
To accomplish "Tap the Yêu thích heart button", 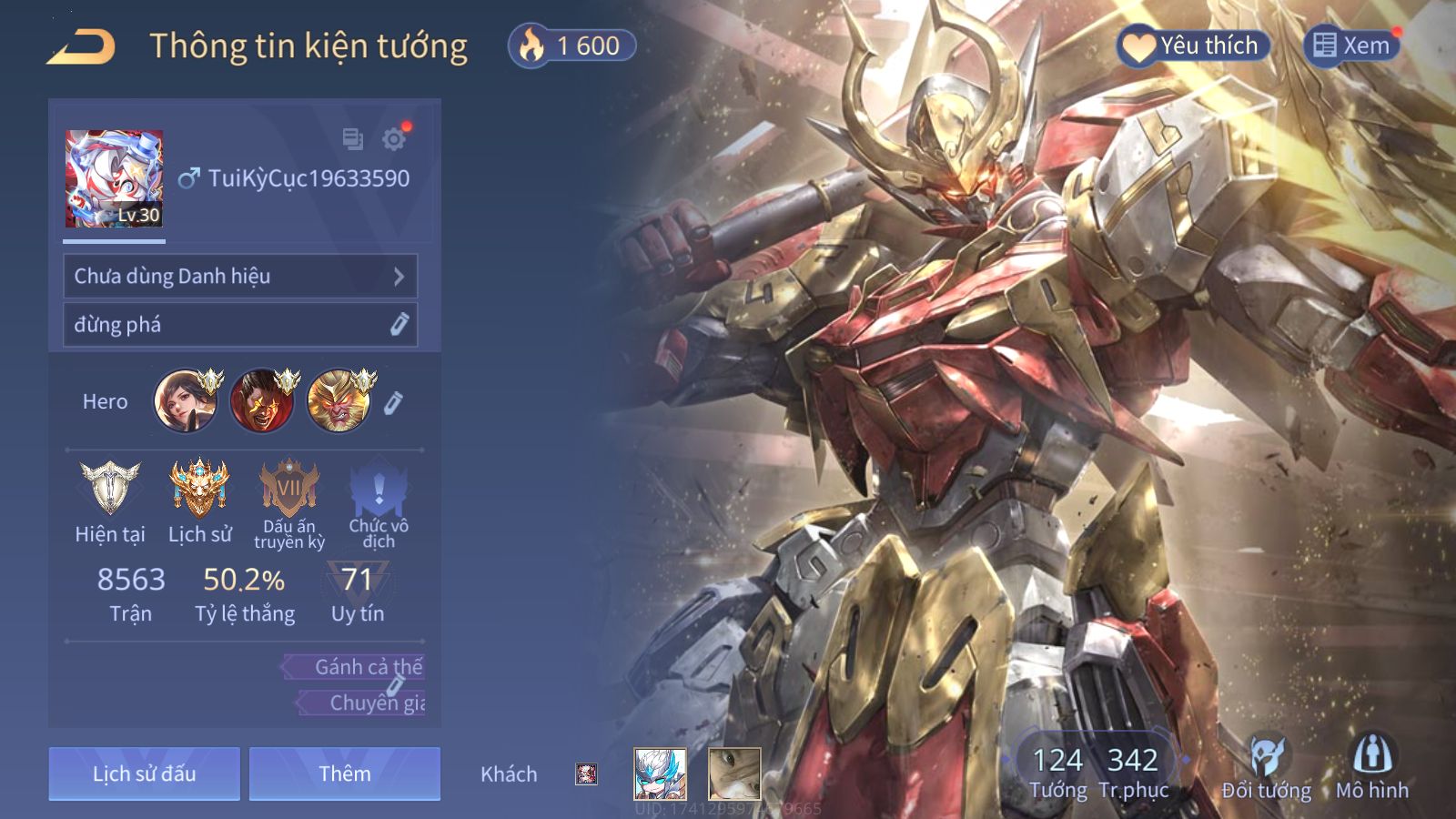I will click(1192, 45).
